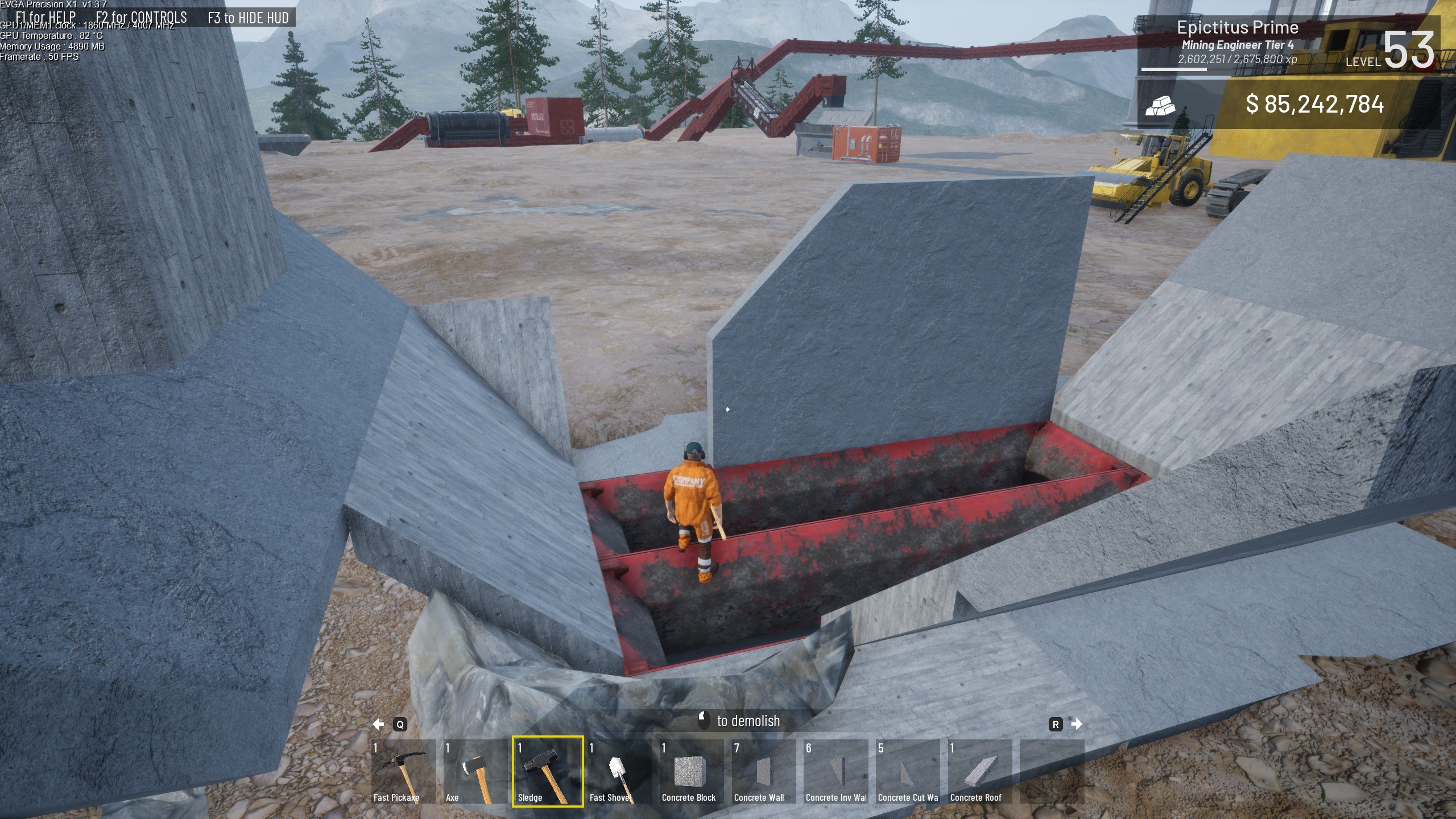The width and height of the screenshot is (1456, 819).
Task: Choose the Concrete Inv Wall slot
Action: pos(836,771)
